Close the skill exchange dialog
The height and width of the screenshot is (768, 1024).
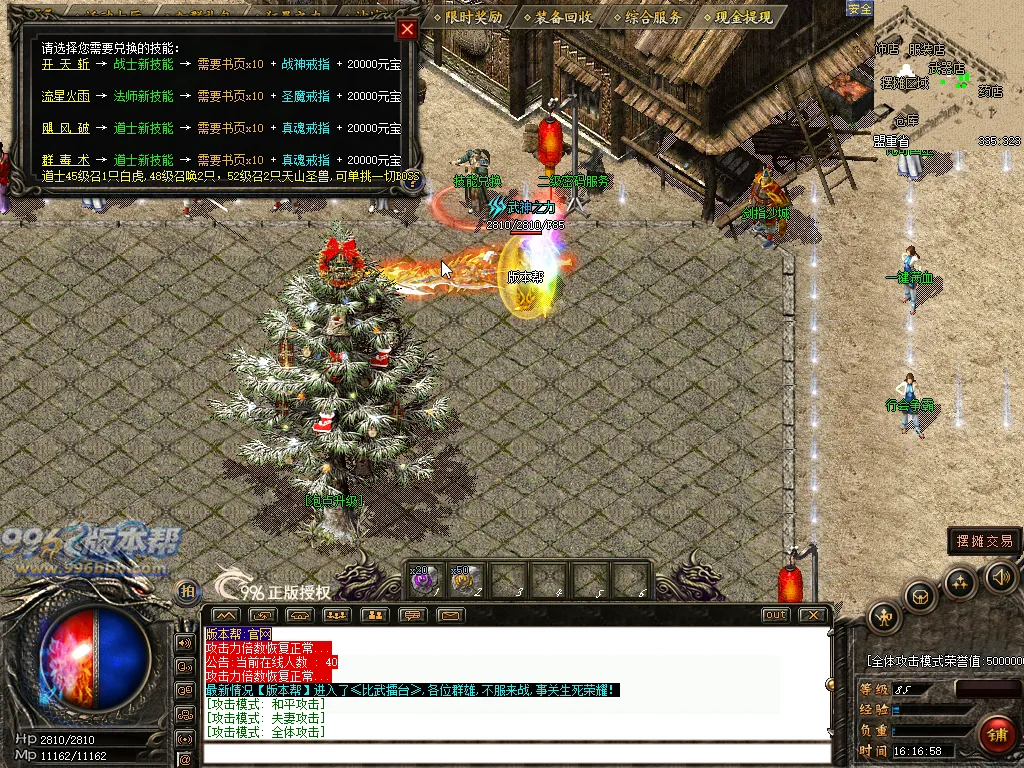406,29
